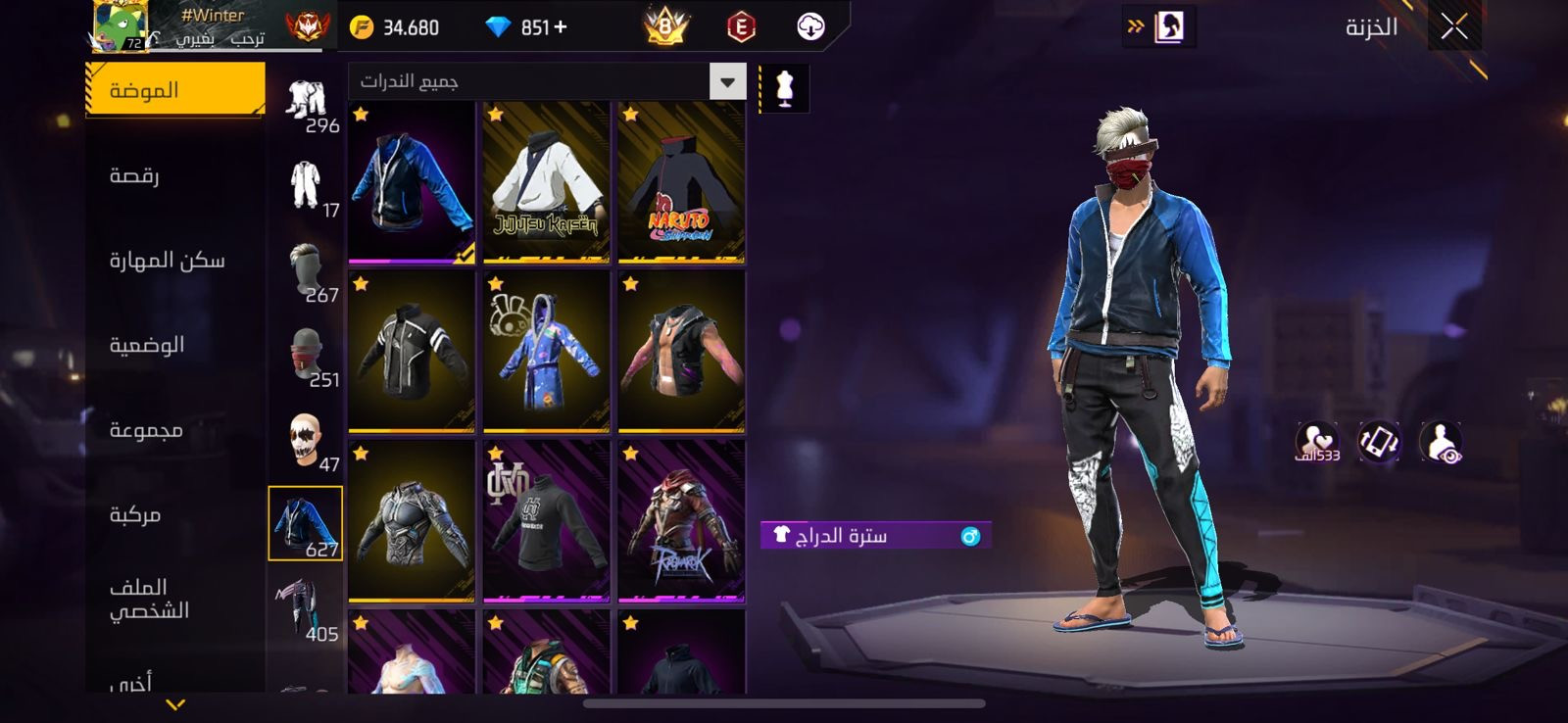Screen dimensions: 1568x723
Task: Show the head accessories category
Action: click(307, 269)
